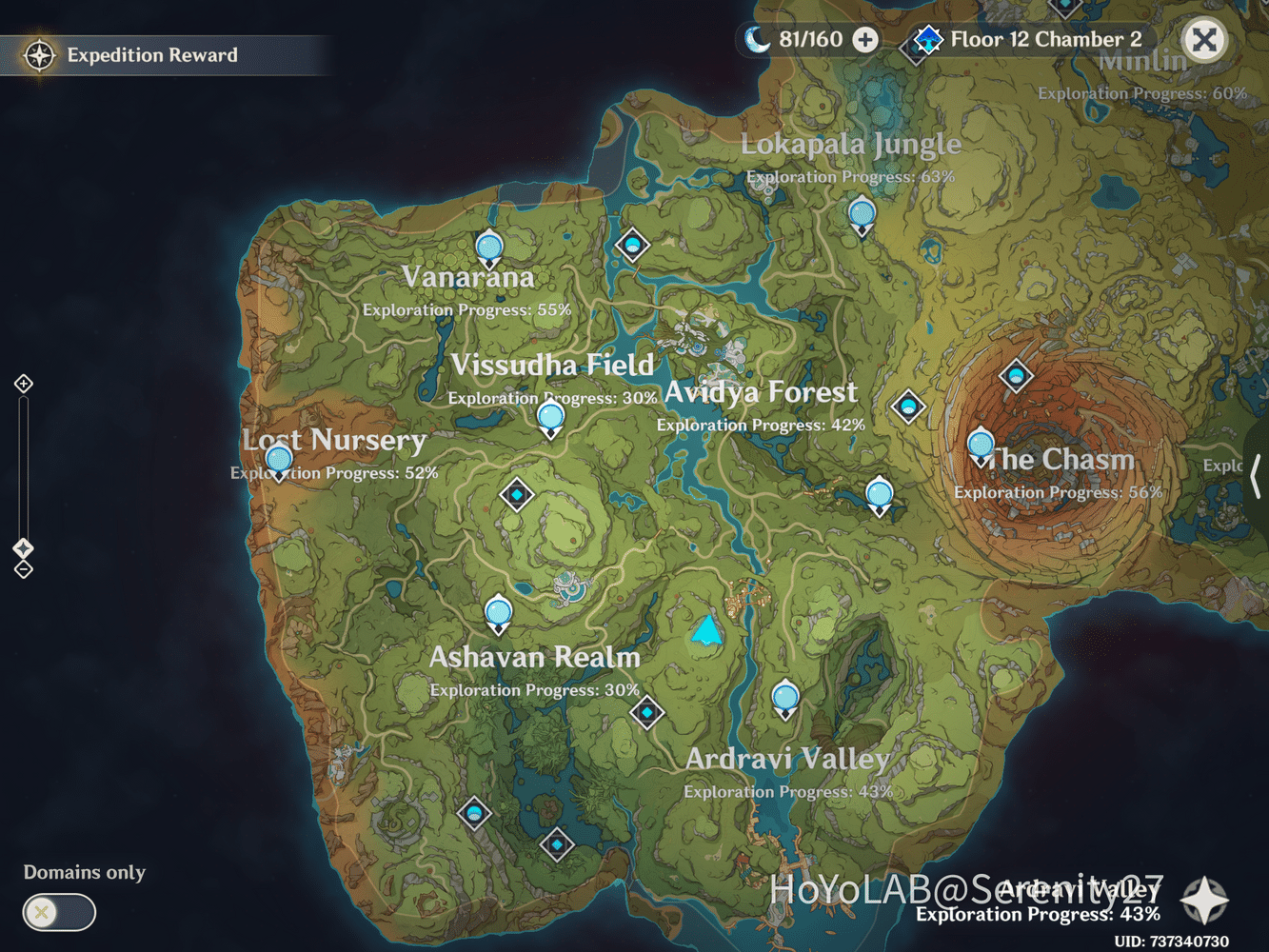Open the domain northeast of Vanarana
1269x952 pixels.
(x=633, y=246)
